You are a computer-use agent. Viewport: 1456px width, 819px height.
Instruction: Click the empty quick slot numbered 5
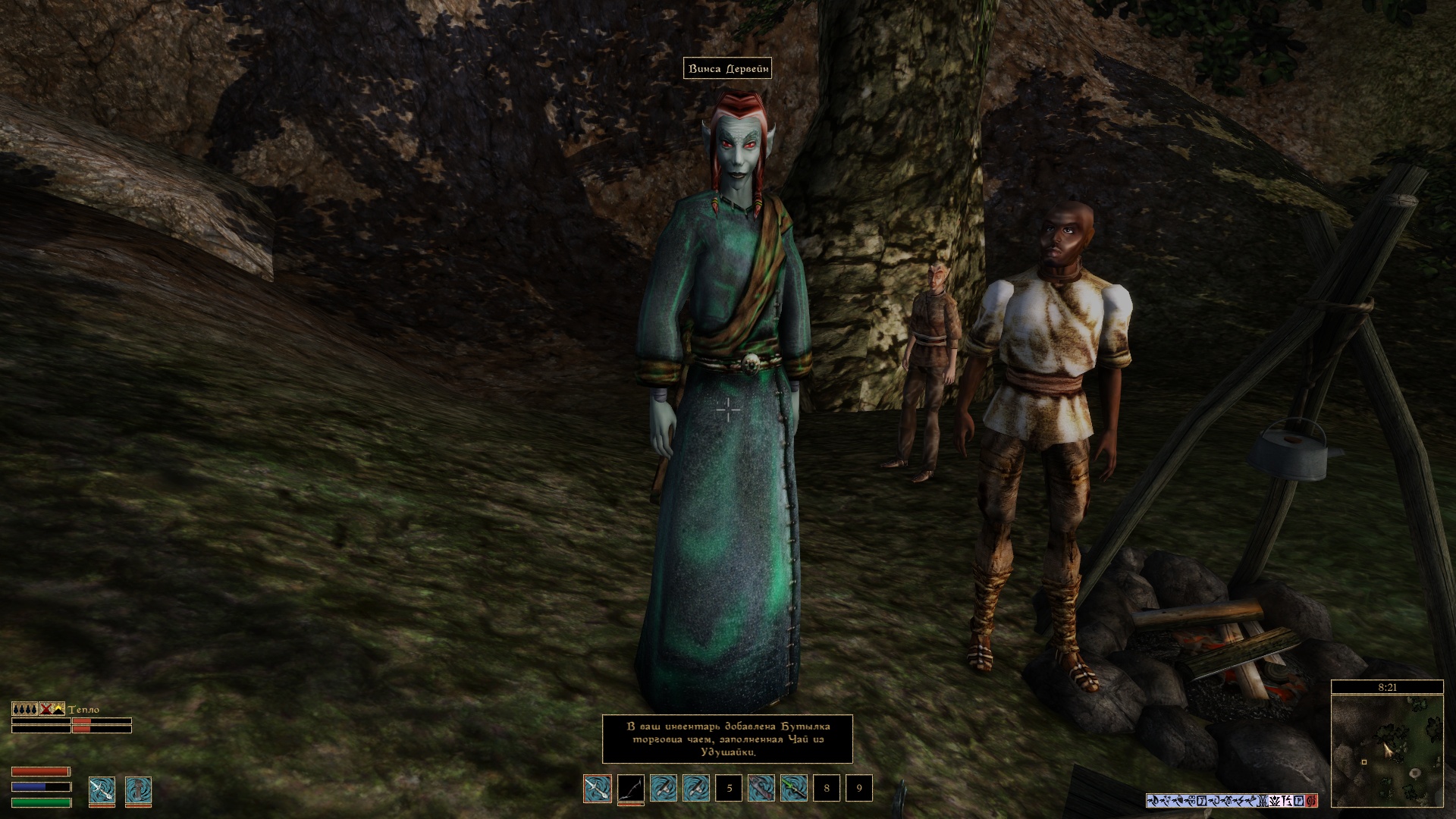click(x=729, y=789)
